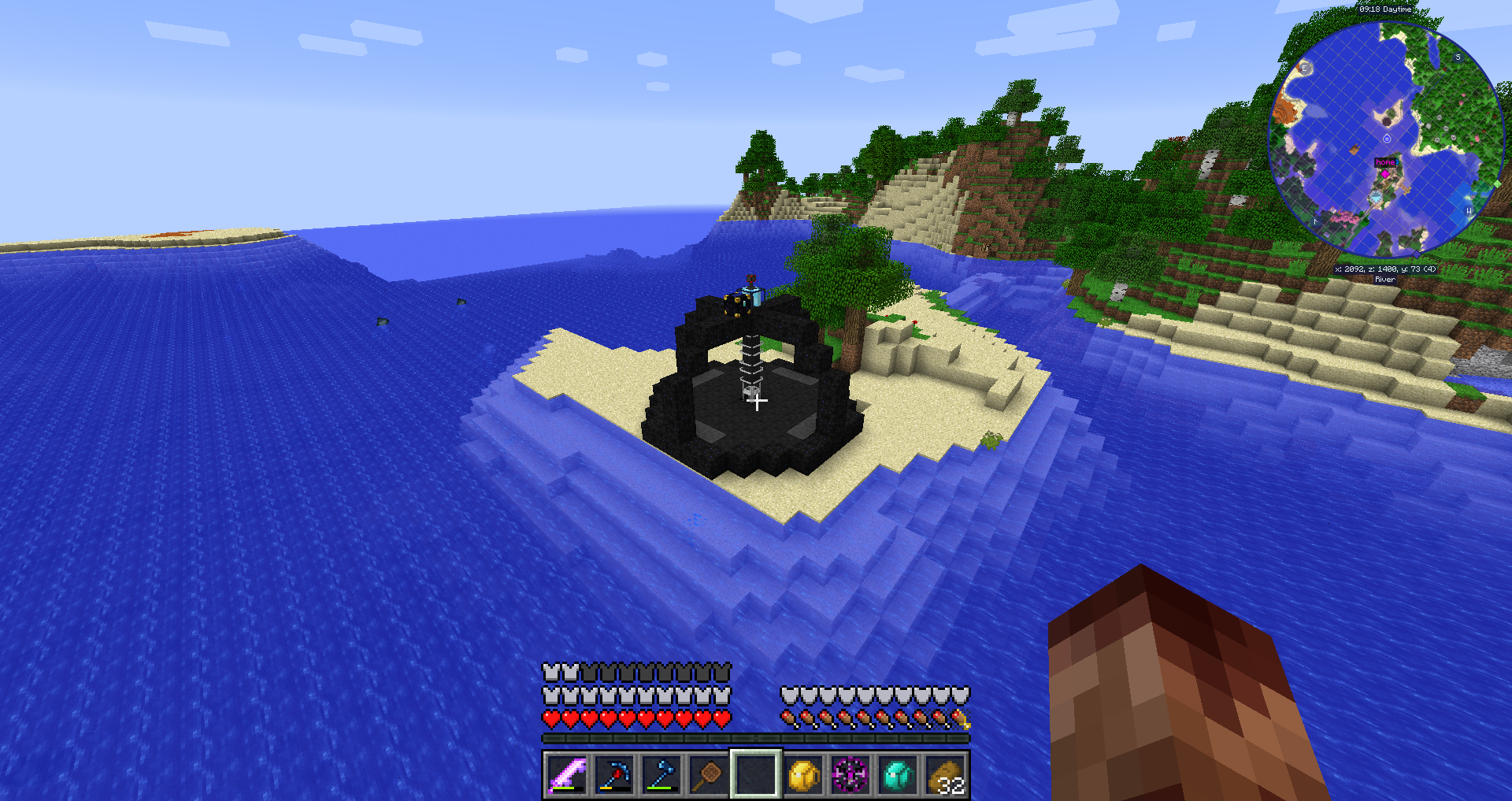Click the pink home waypoint on minimap
1512x801 pixels.
pos(1385,162)
